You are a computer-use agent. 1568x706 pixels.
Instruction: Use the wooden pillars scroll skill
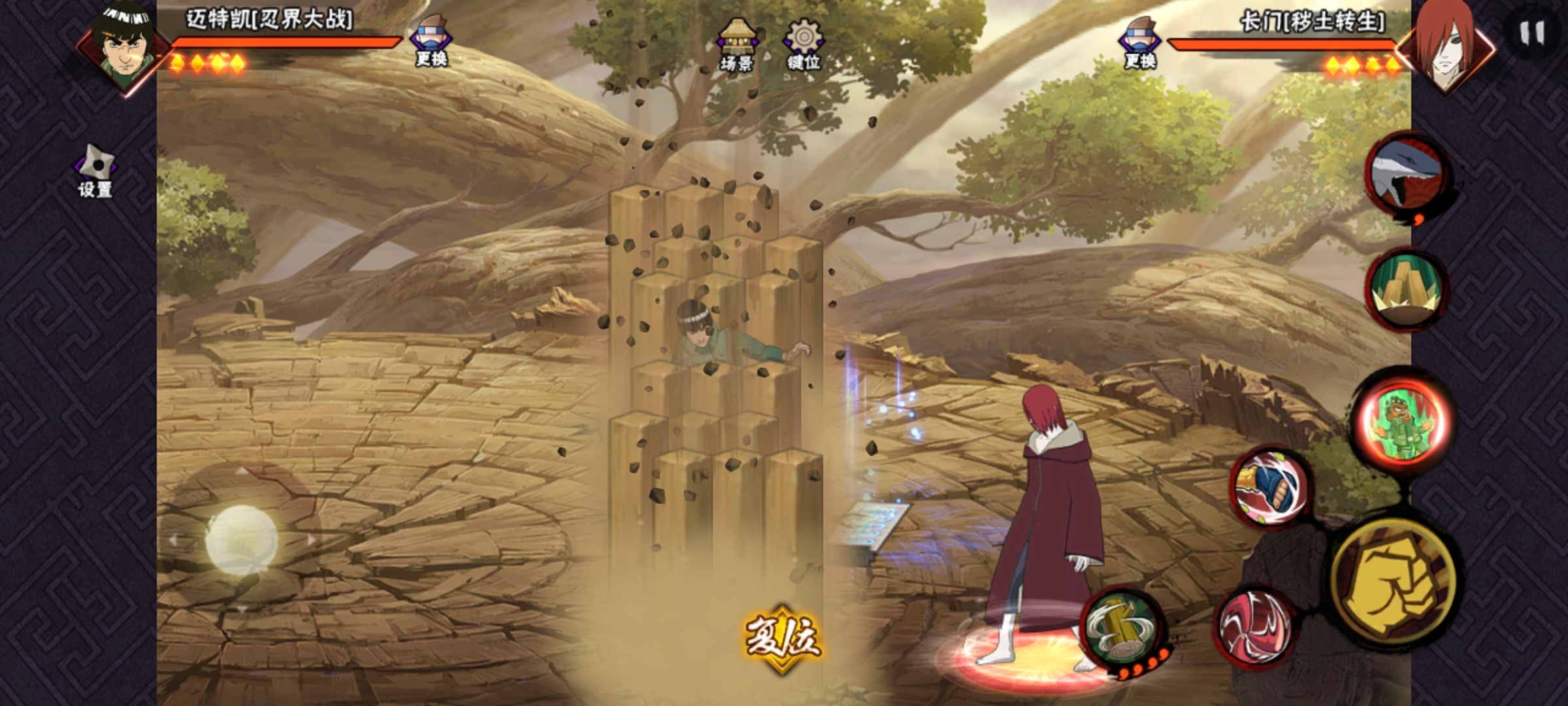(1407, 290)
